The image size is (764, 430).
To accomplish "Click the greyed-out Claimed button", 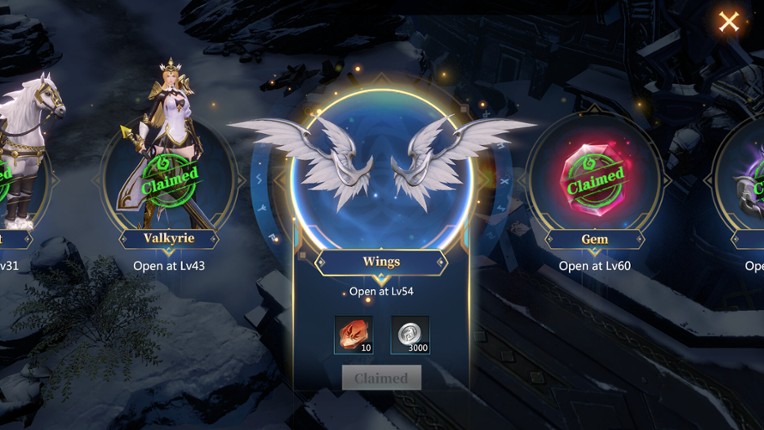I will click(x=381, y=378).
